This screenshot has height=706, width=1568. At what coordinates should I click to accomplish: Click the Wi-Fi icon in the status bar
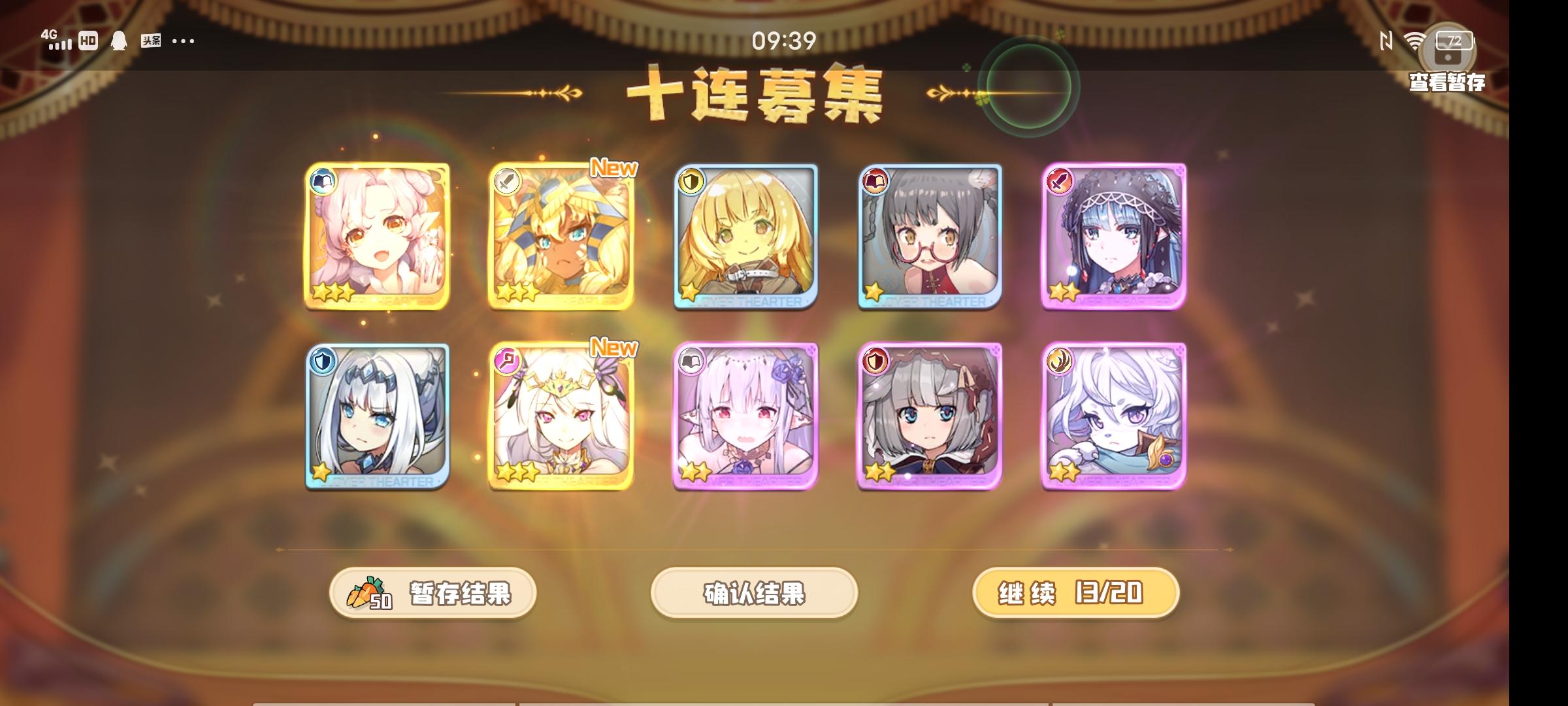point(1414,41)
